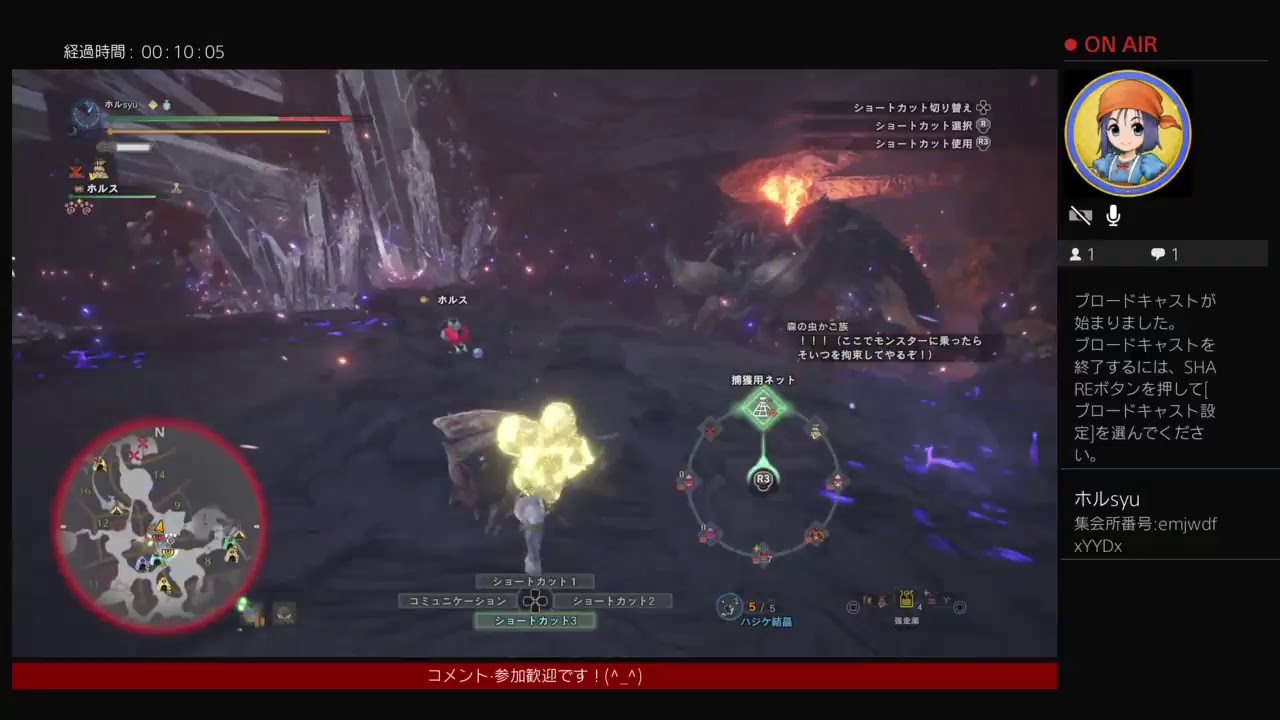This screenshot has width=1280, height=720.
Task: Select the 捕獲用ネット label above the wheel
Action: click(x=763, y=380)
